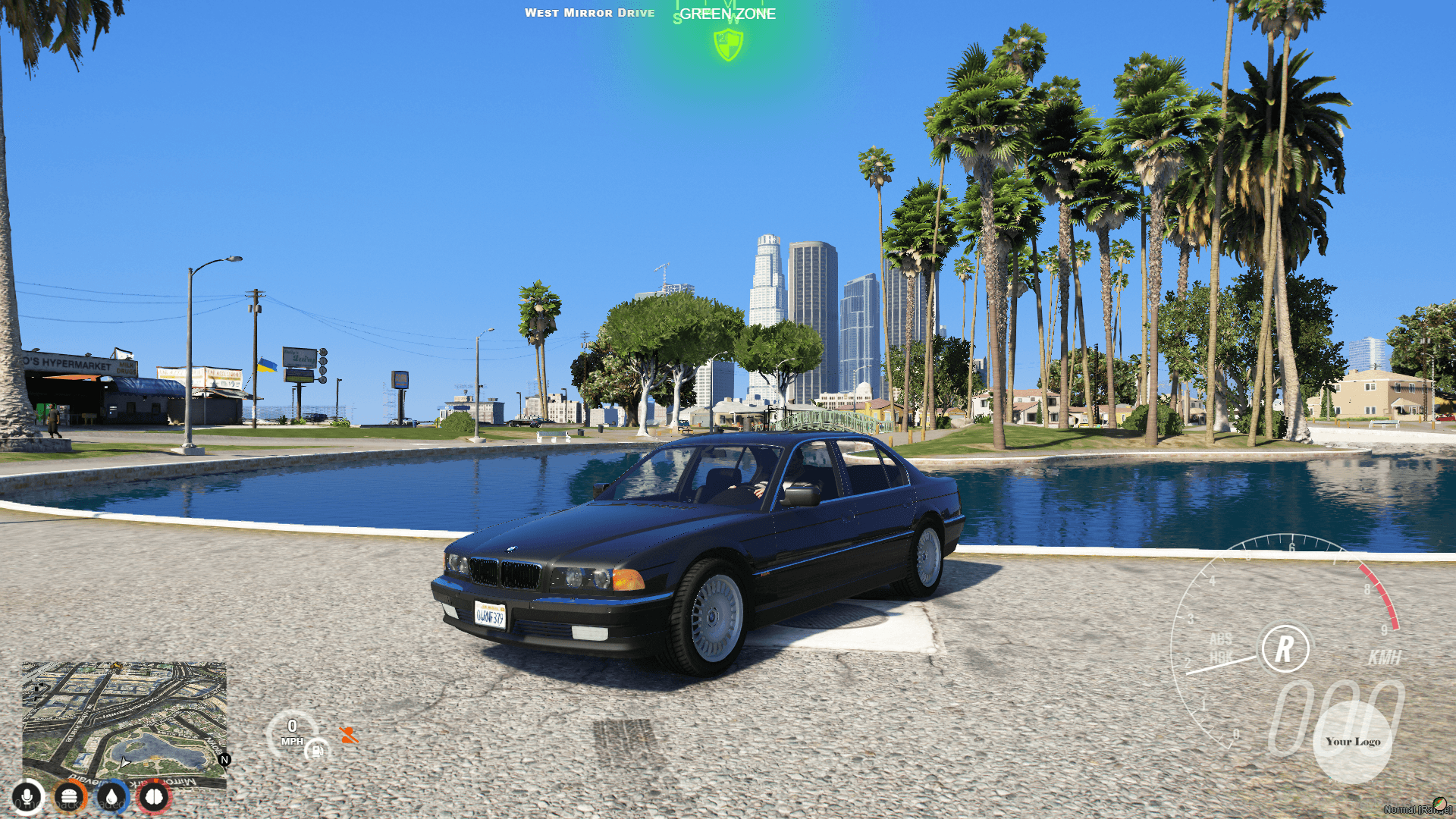
Task: Click the player arrow on the minimap
Action: point(124,763)
